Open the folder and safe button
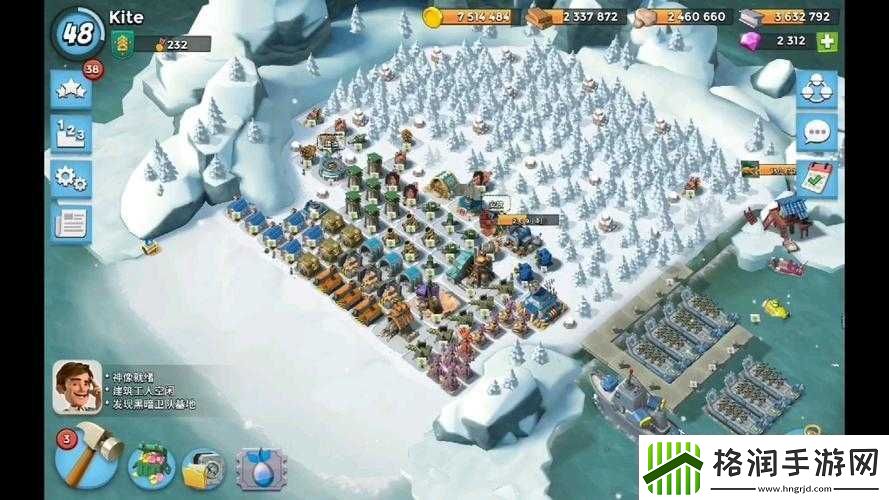Image resolution: width=889 pixels, height=500 pixels. pos(204,467)
